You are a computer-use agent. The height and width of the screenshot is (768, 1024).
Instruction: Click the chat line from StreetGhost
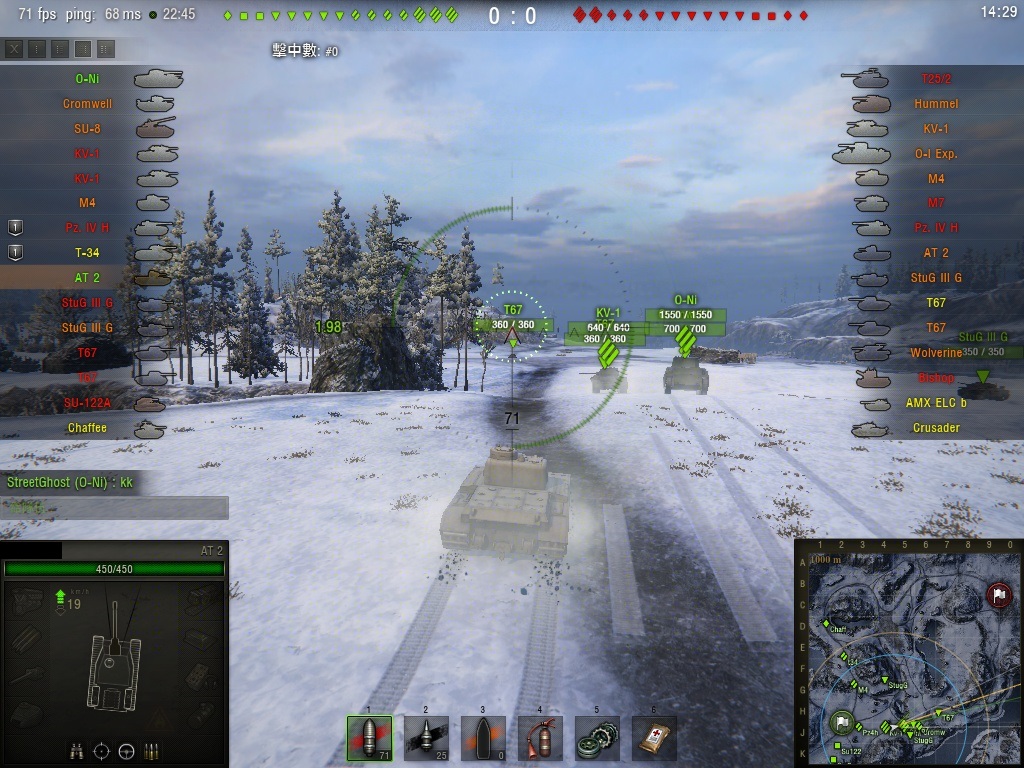70,482
